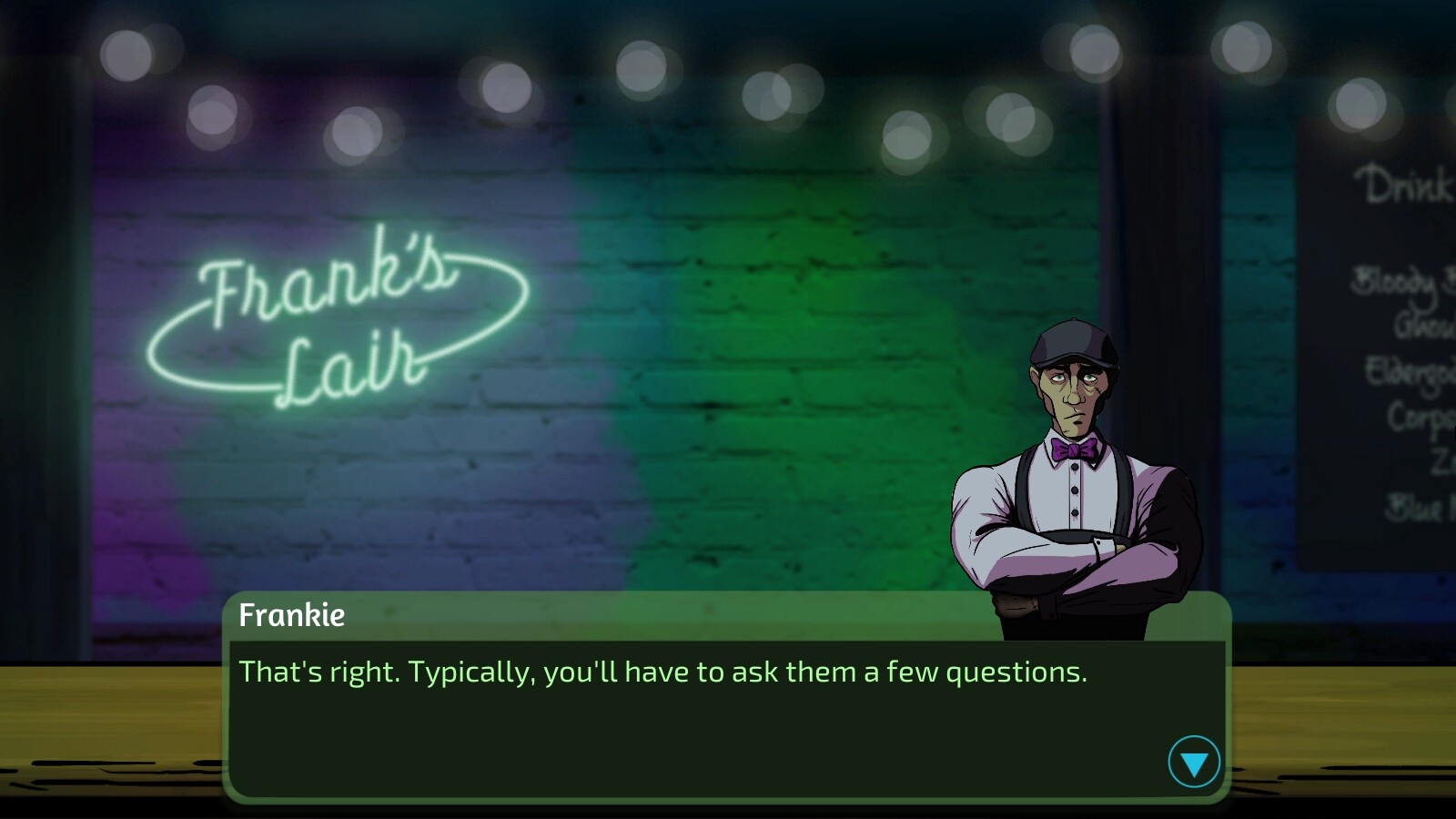
Task: Select the Frankie name tab
Action: (x=291, y=616)
